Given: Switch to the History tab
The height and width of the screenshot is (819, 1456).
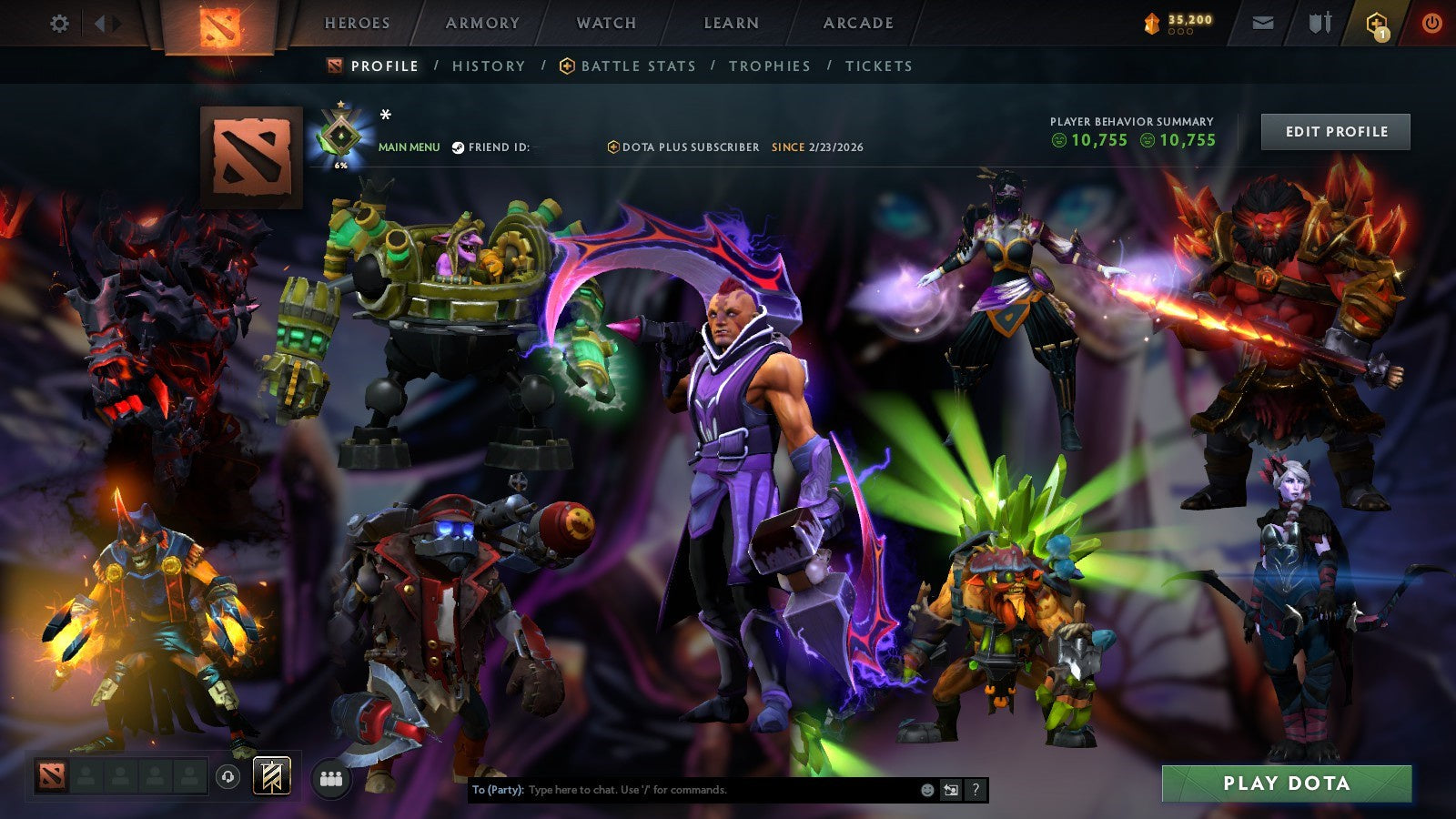Looking at the screenshot, I should pyautogui.click(x=488, y=66).
